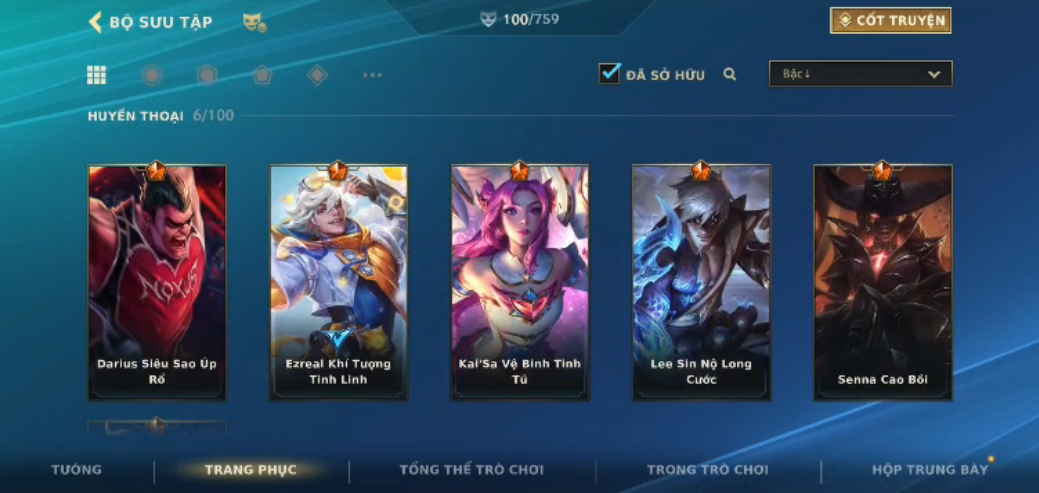Click the magnifying glass search icon
Screen dimensions: 1039x493
[730, 74]
